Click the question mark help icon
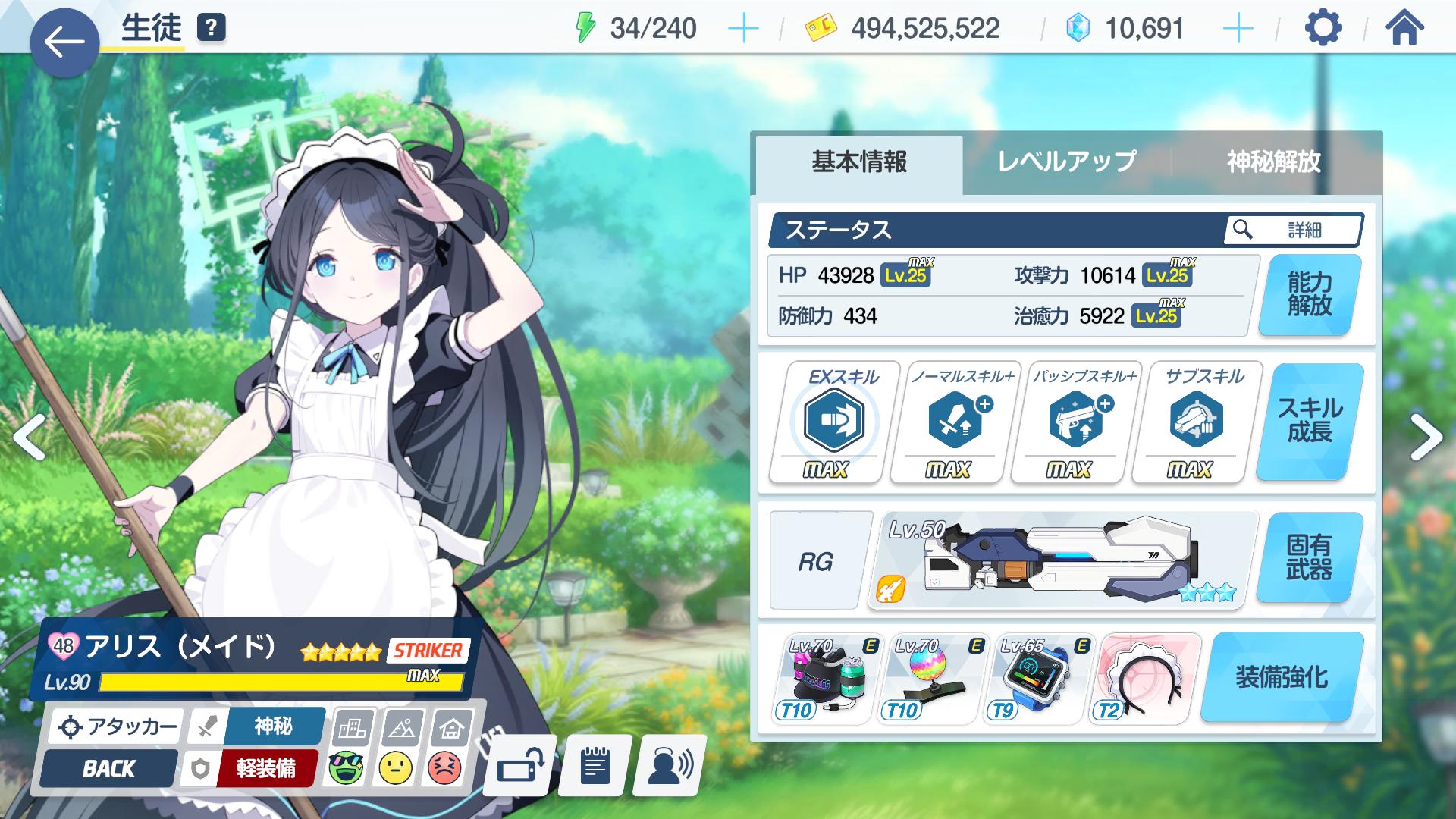 pos(212,29)
